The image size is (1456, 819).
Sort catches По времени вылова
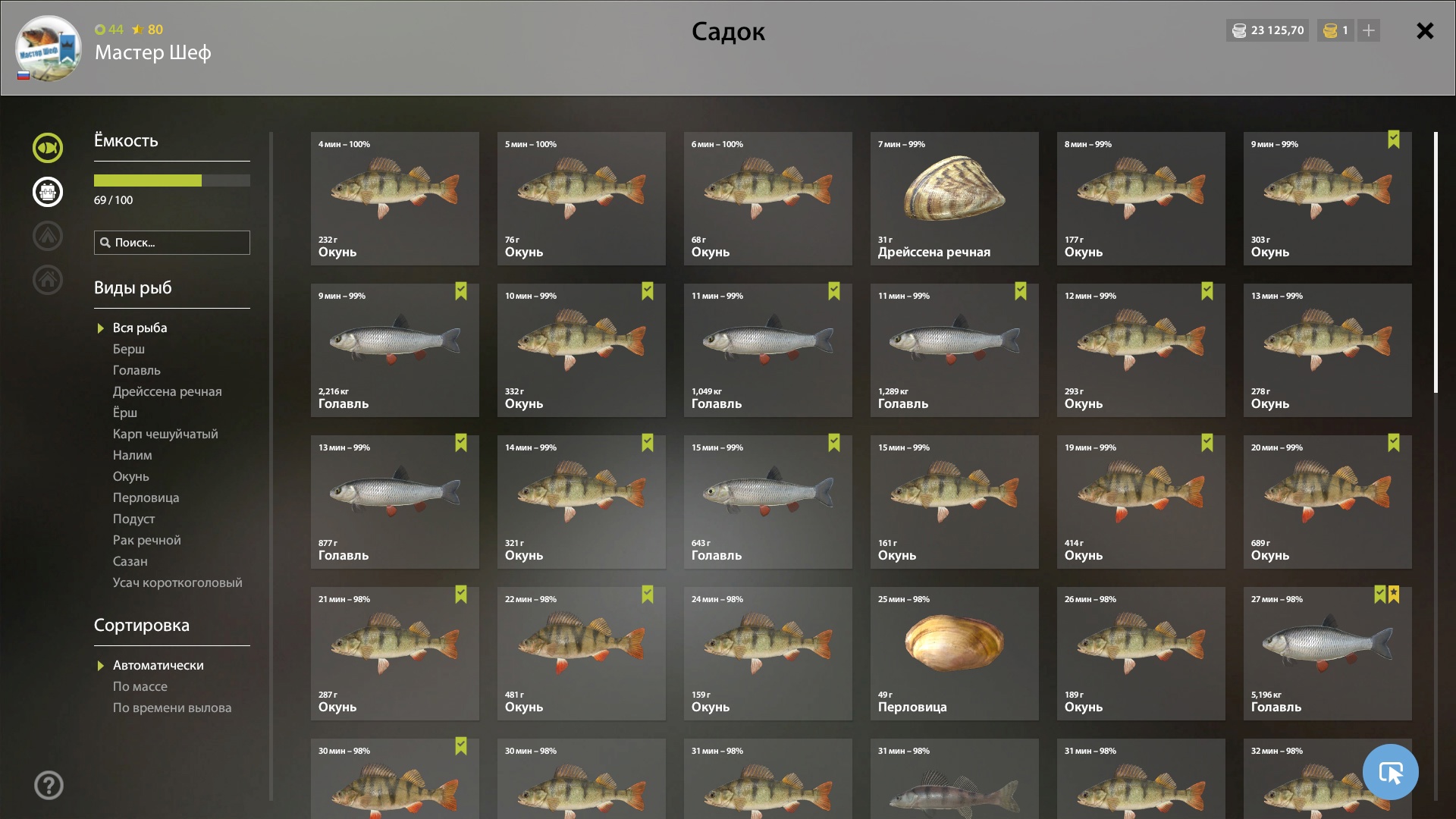(x=172, y=708)
